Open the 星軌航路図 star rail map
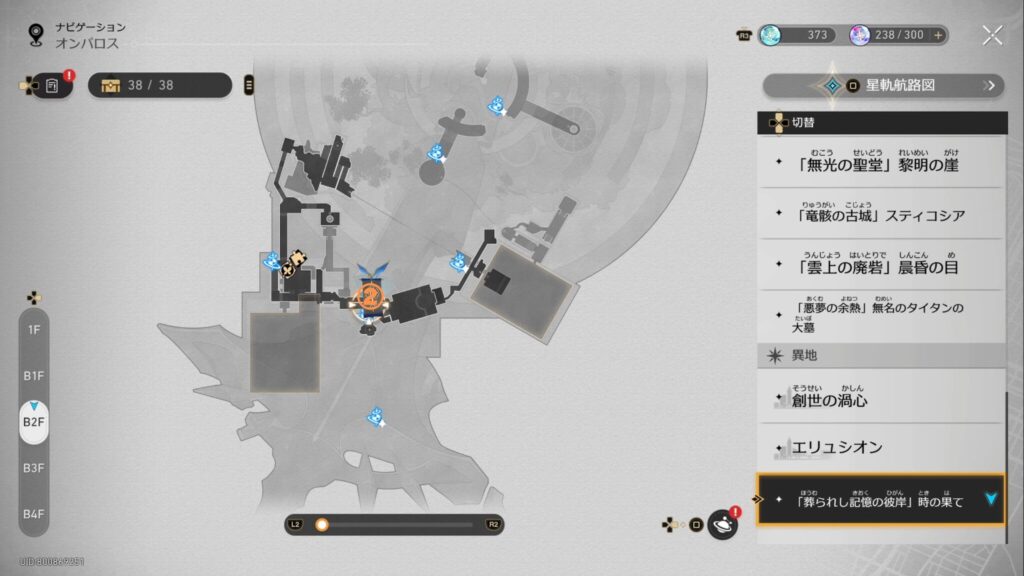Screen dimensions: 1024x576 884,86
